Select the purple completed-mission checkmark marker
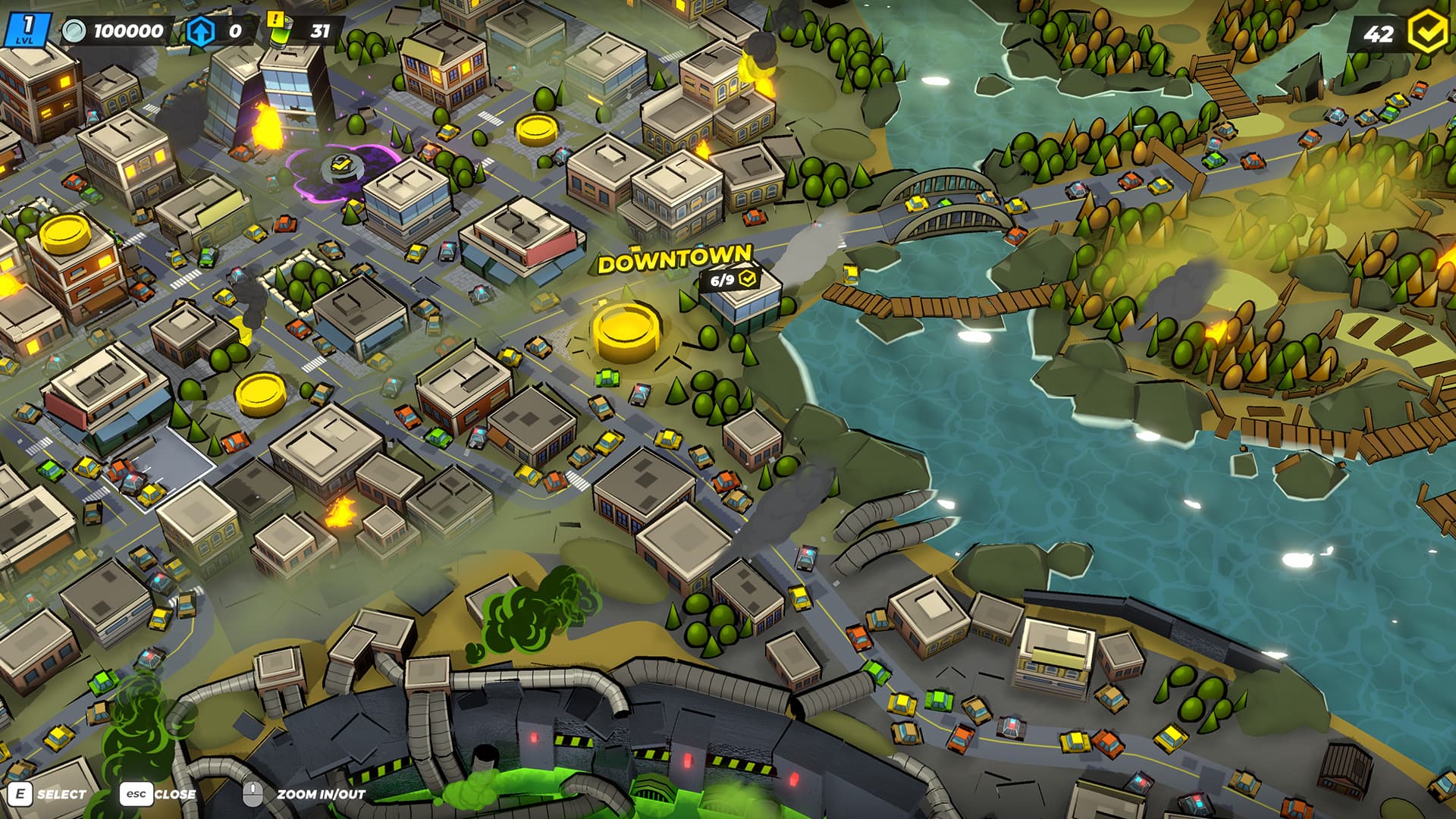Viewport: 1456px width, 819px height. 343,166
